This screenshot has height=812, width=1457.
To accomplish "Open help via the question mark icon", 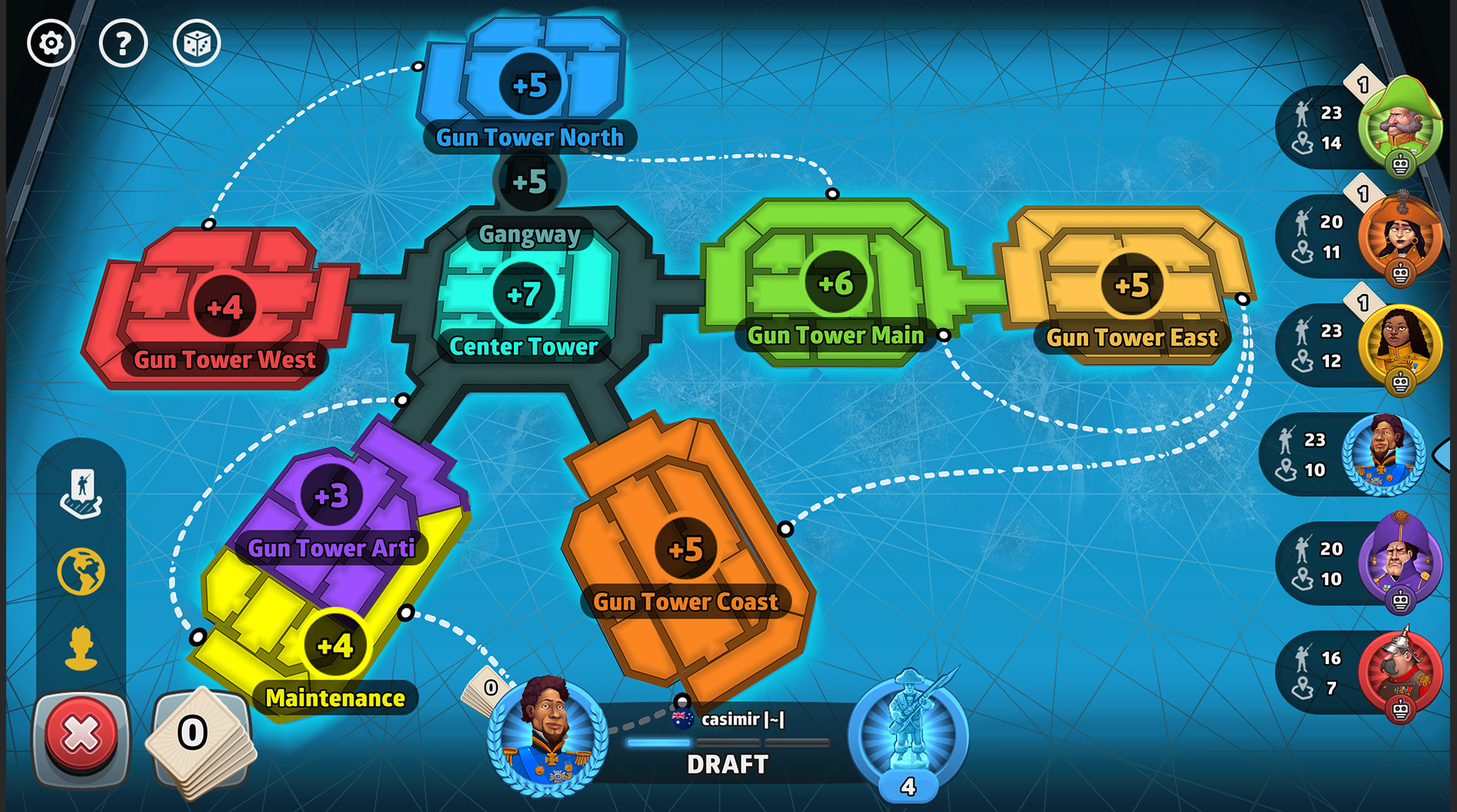I will 123,43.
